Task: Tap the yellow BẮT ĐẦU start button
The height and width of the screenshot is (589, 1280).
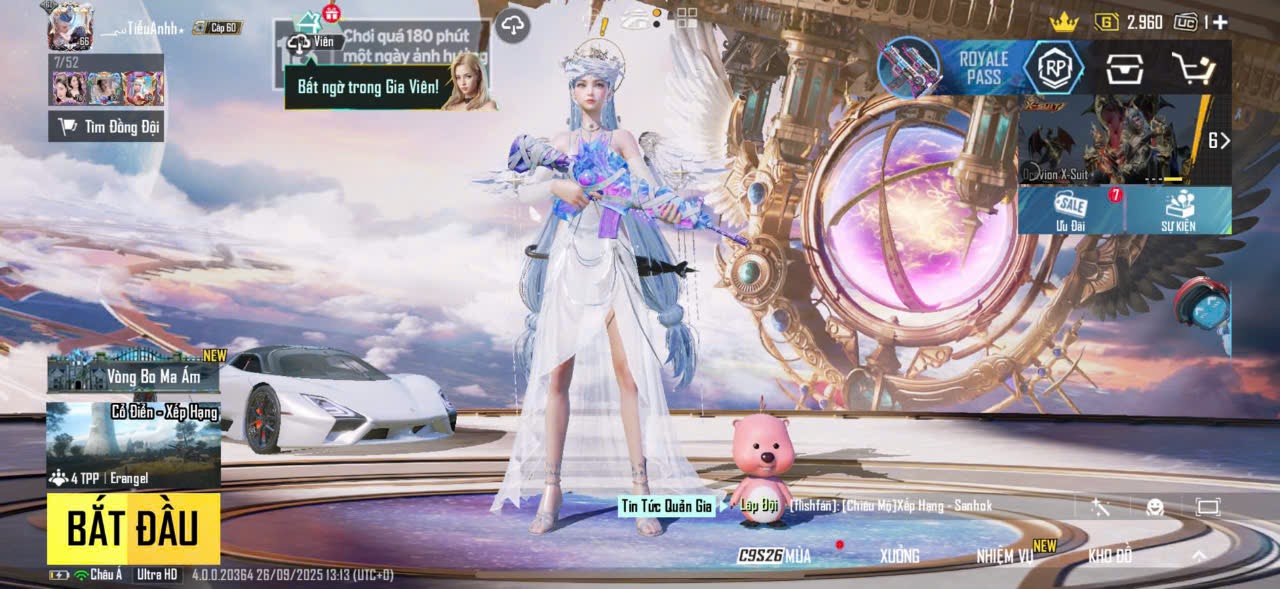Action: coord(133,528)
